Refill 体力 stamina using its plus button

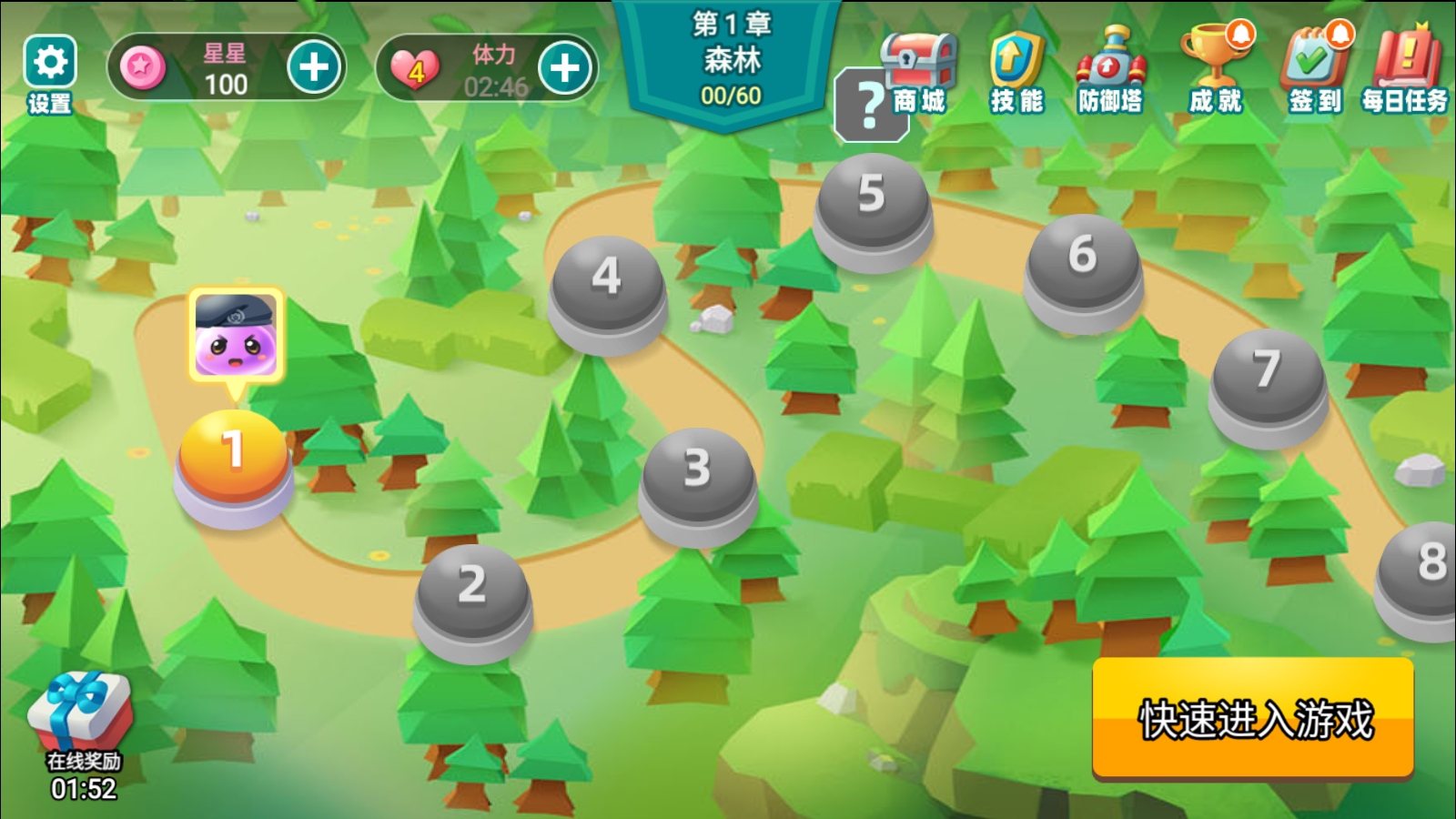(x=564, y=68)
